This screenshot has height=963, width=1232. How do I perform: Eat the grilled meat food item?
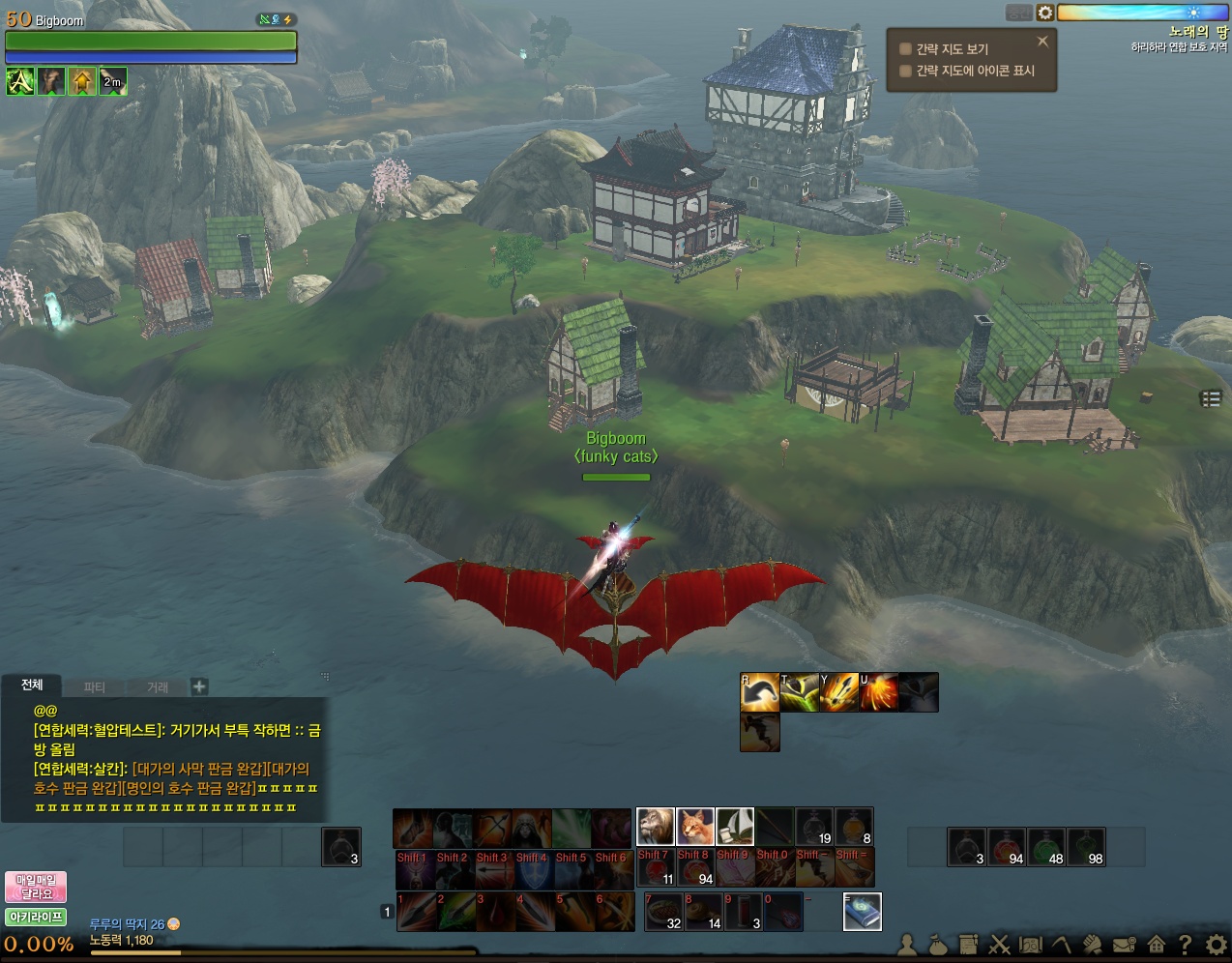coord(664,911)
